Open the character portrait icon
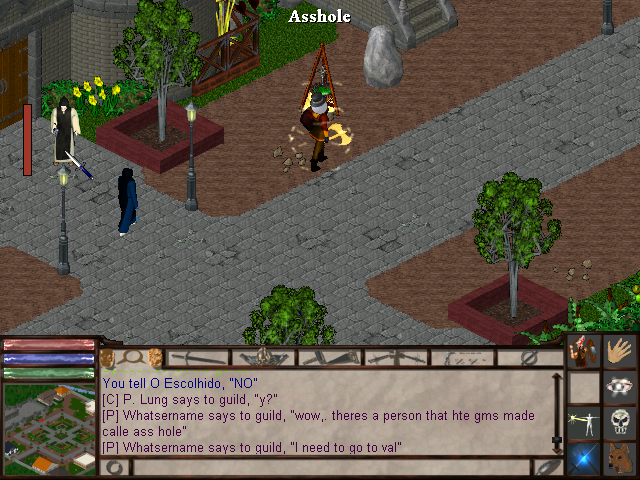 pyautogui.click(x=583, y=352)
